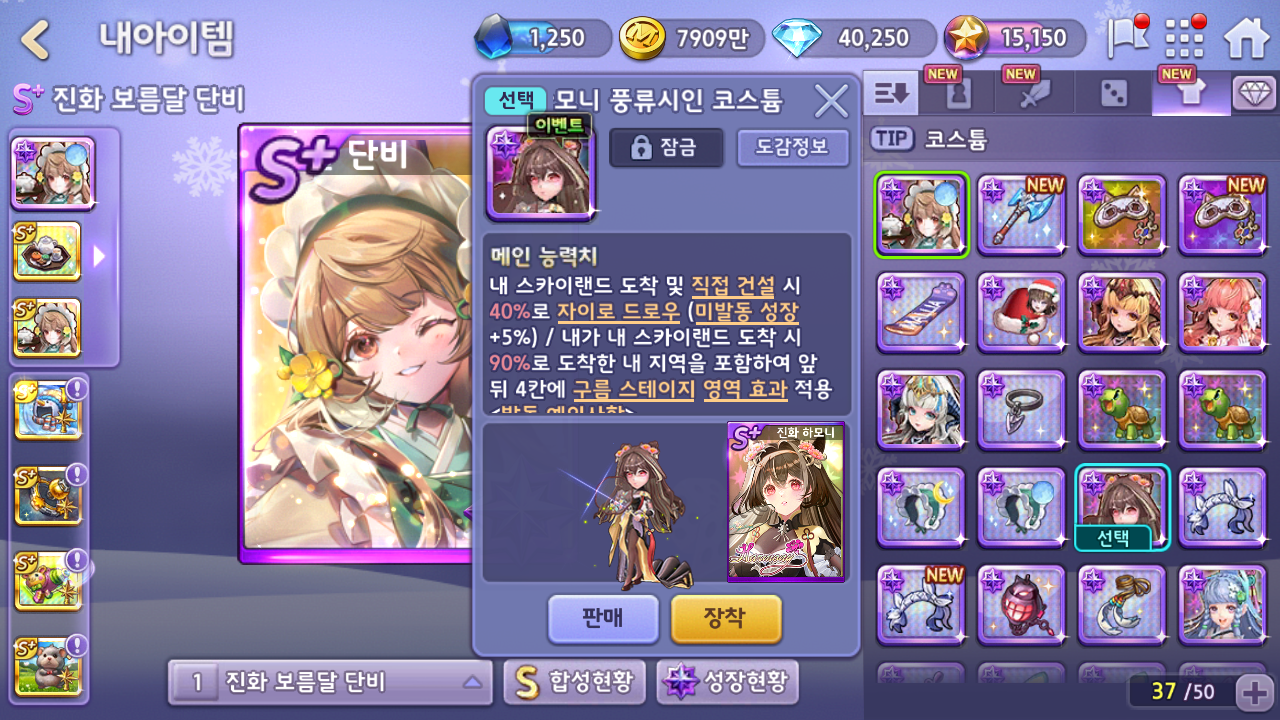
Task: Select the snowboard item slot
Action: click(x=921, y=312)
